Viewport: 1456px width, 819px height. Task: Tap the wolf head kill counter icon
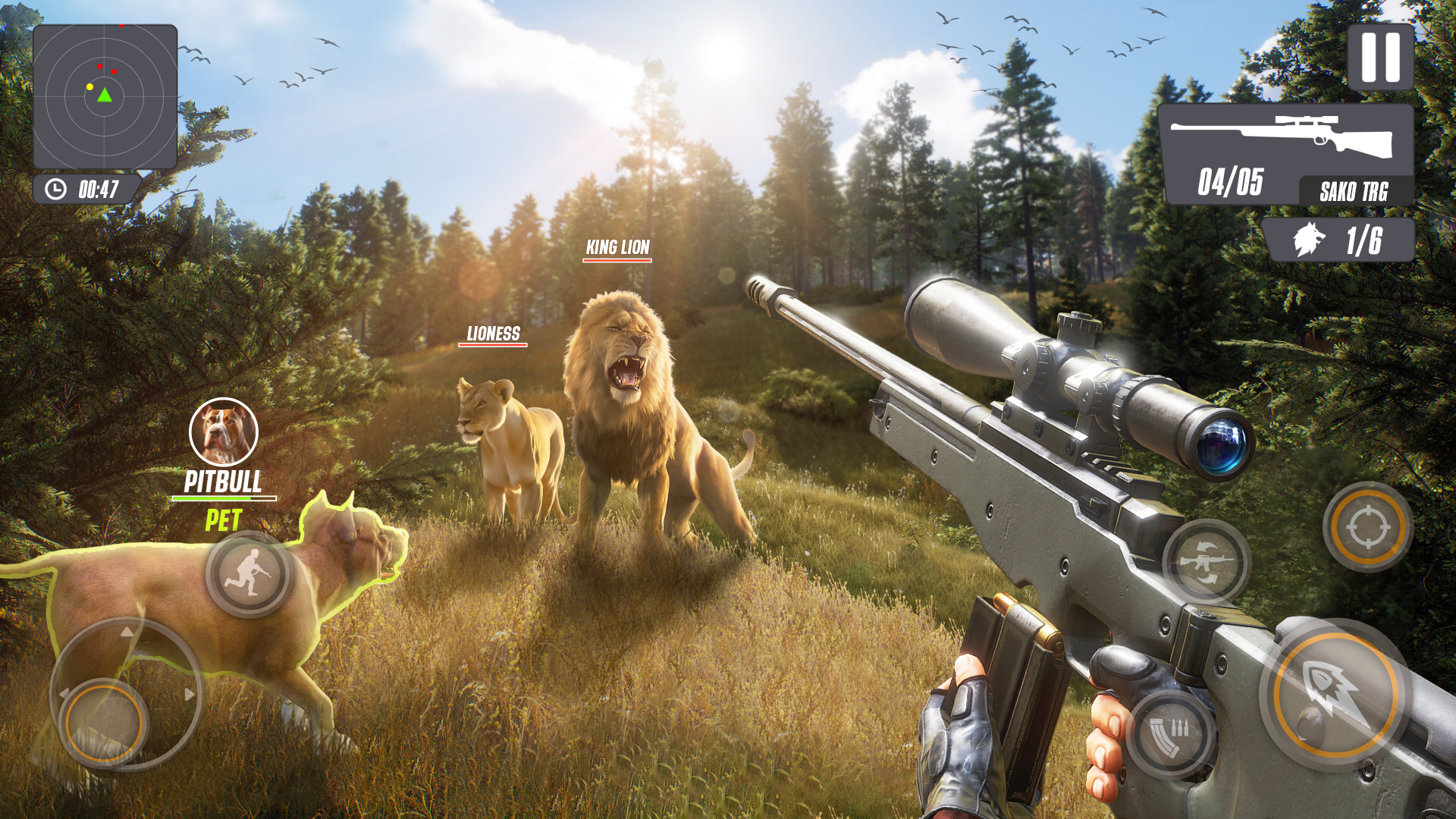(1309, 239)
